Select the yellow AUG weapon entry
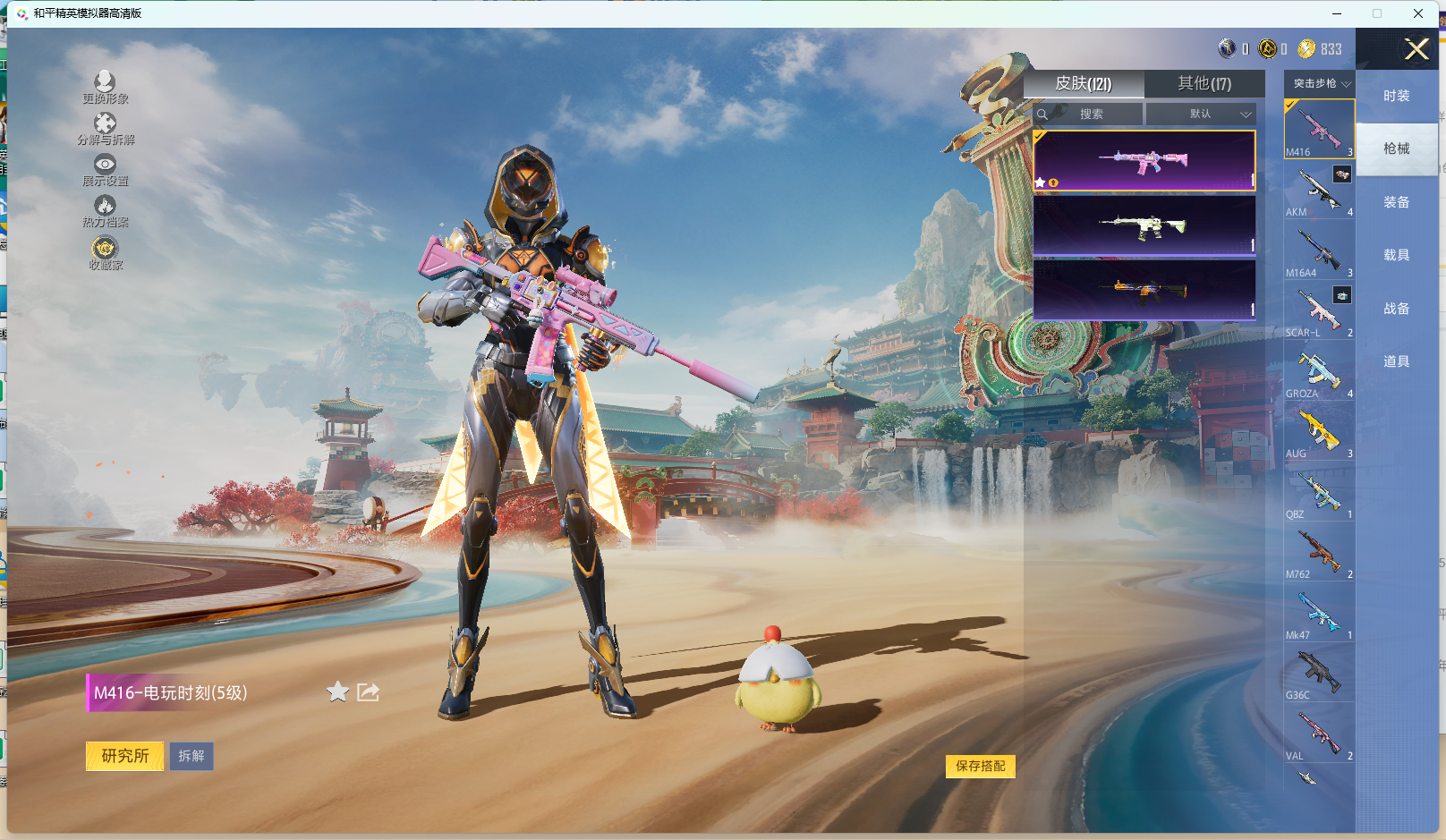Screen dimensions: 1446x840 pyautogui.click(x=1319, y=432)
